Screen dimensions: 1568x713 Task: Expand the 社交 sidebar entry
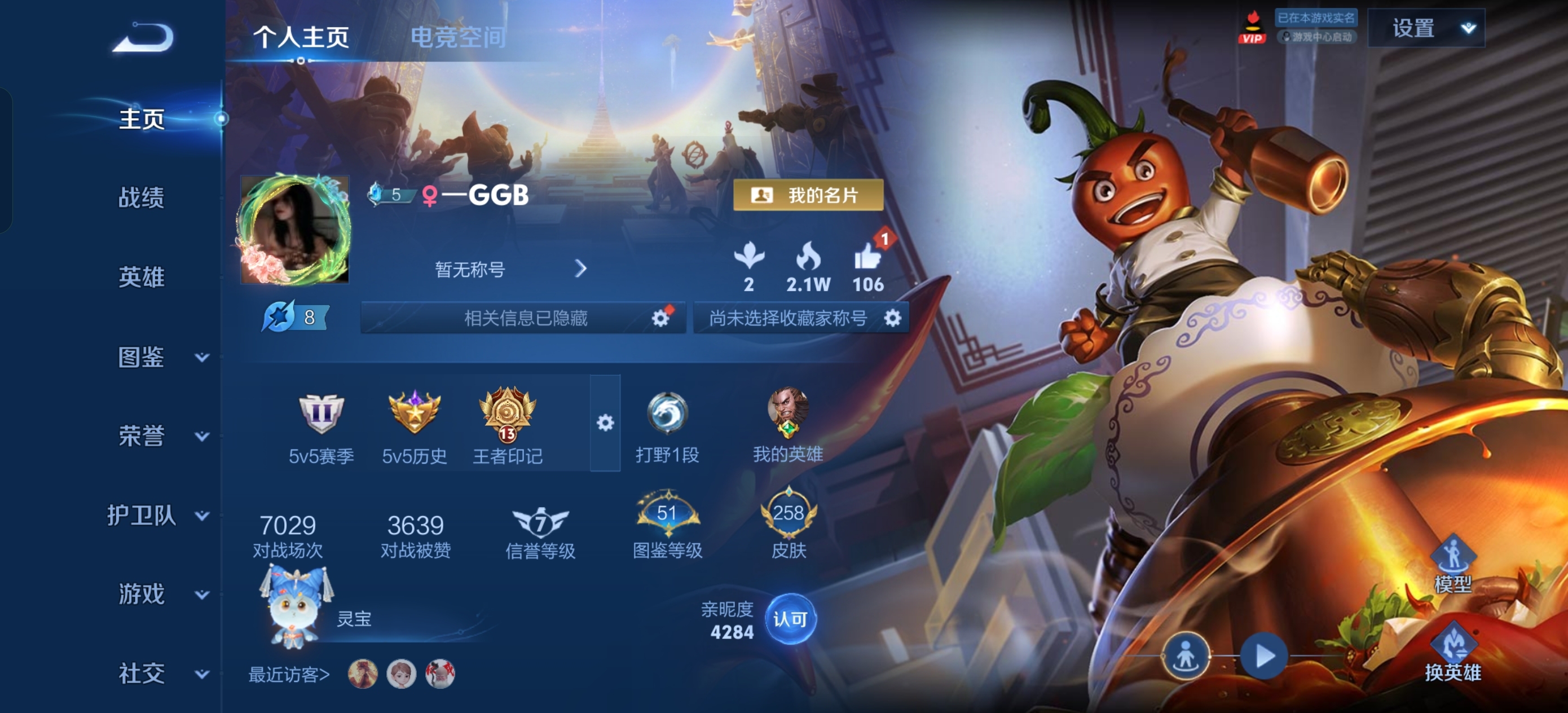coord(160,674)
